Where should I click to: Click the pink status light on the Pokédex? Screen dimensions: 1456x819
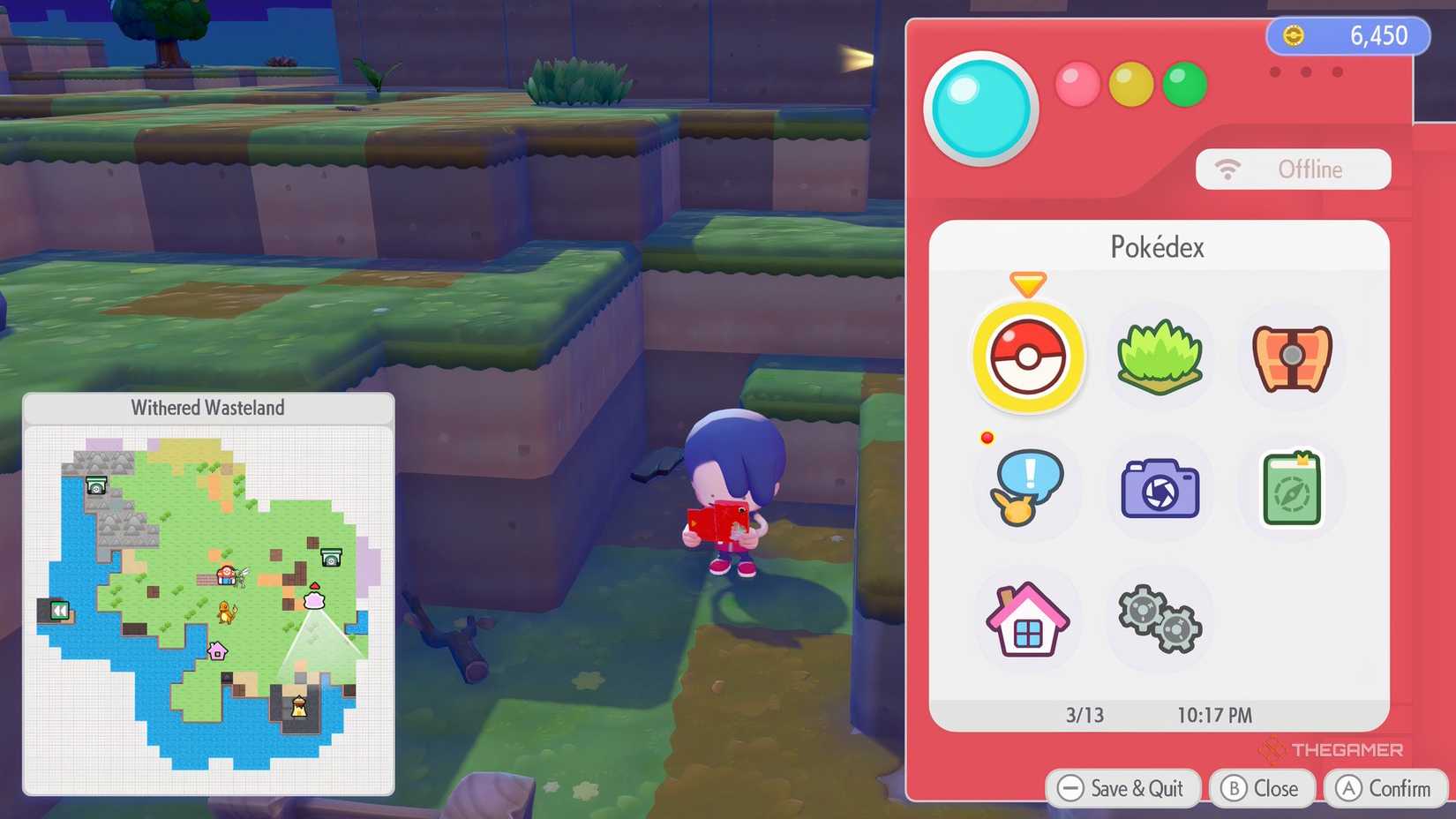pyautogui.click(x=1077, y=85)
